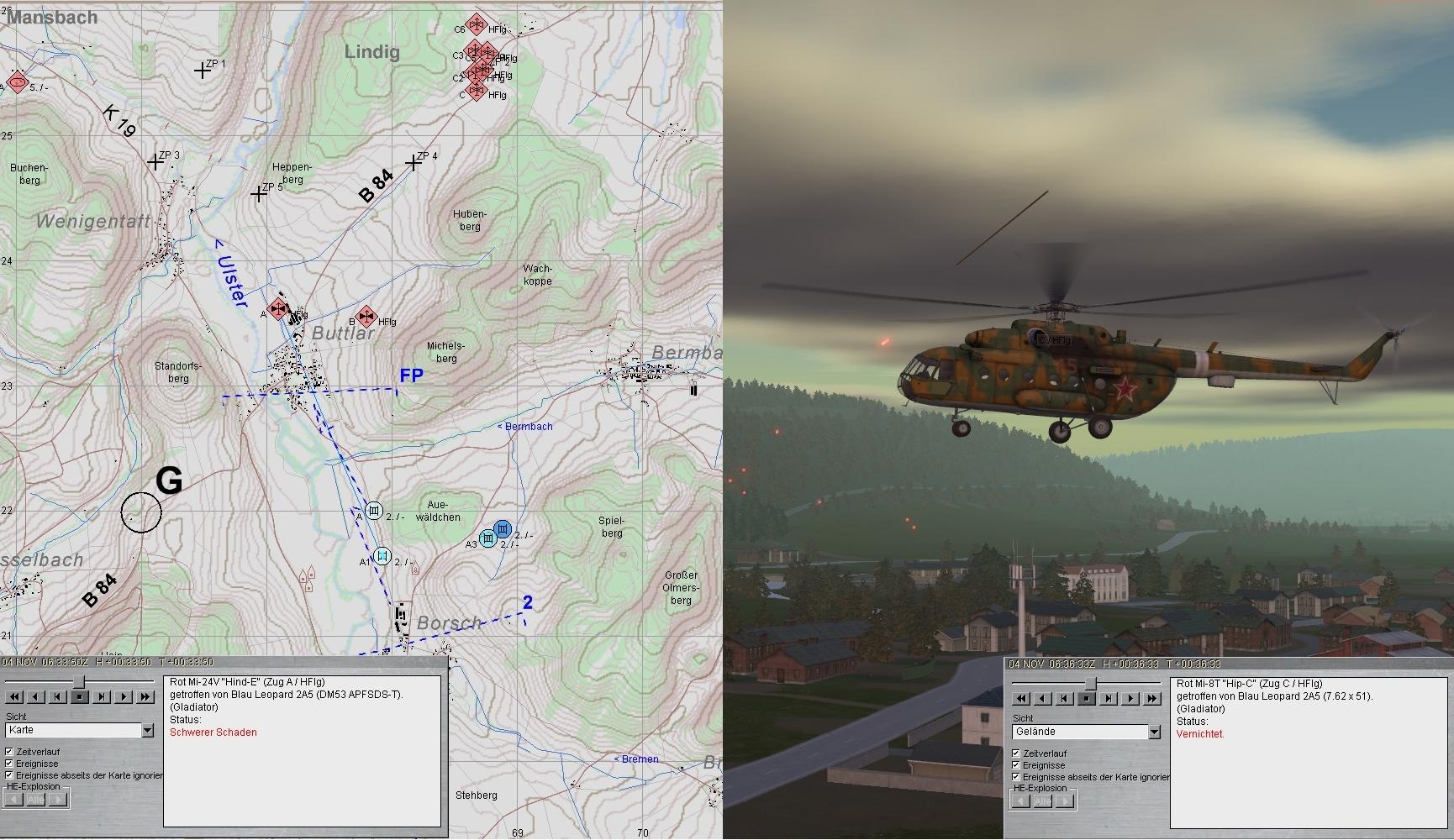
Task: Toggle Zeitverlauf checkbox in the Karte panel
Action: (x=9, y=752)
